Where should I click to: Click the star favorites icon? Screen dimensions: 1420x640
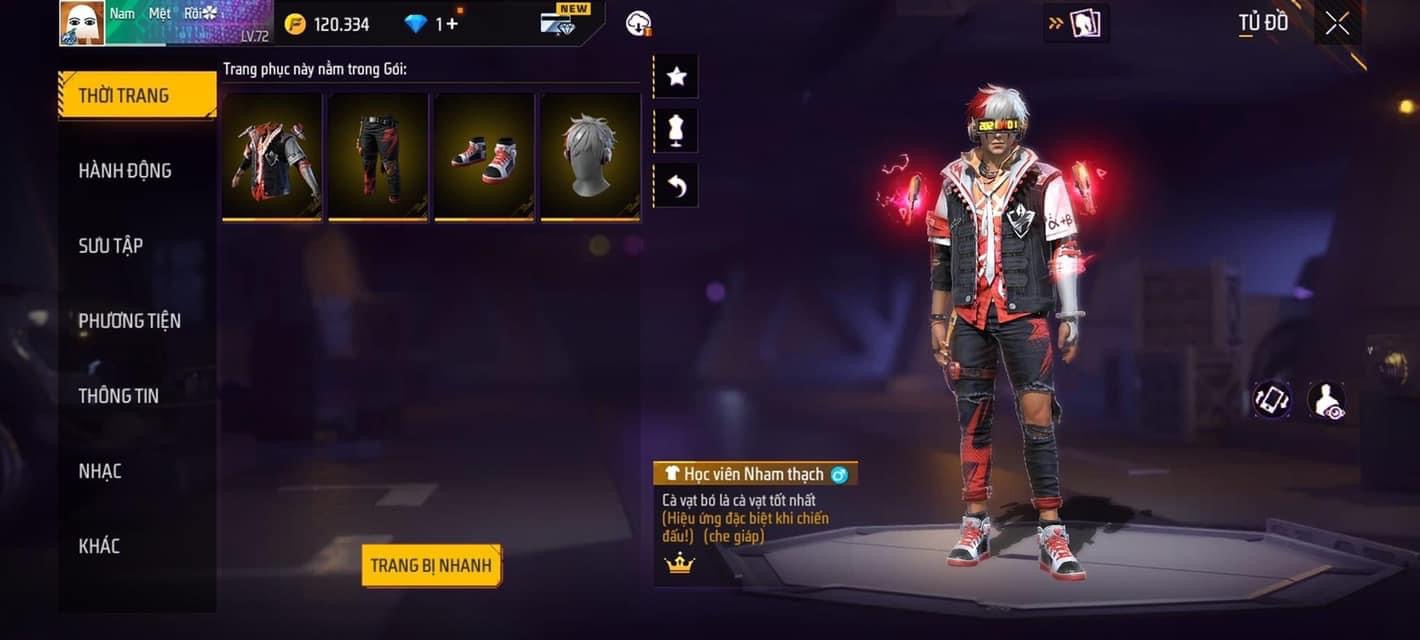pos(676,77)
